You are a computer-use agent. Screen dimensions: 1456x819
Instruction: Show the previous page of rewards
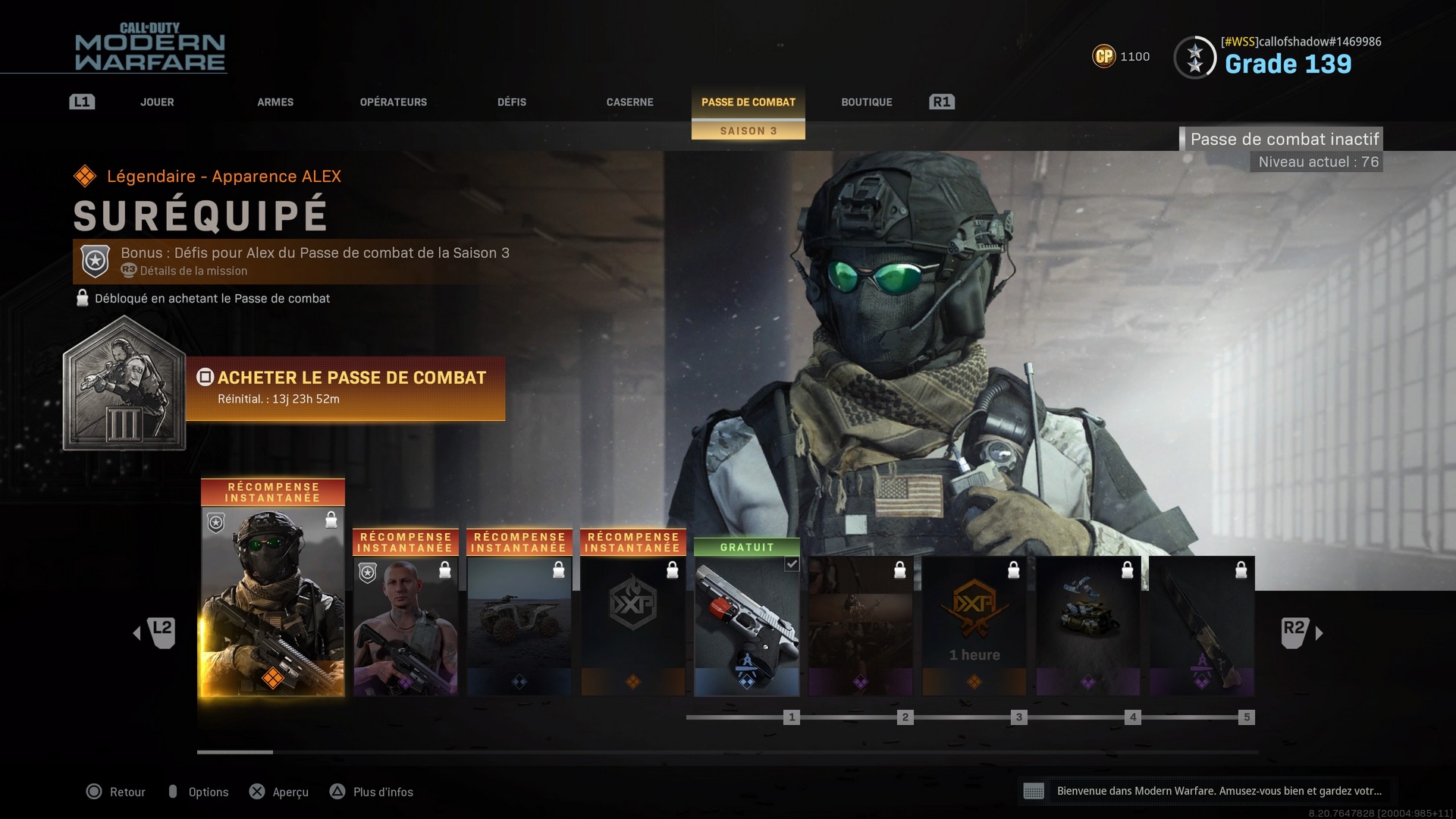tap(156, 632)
